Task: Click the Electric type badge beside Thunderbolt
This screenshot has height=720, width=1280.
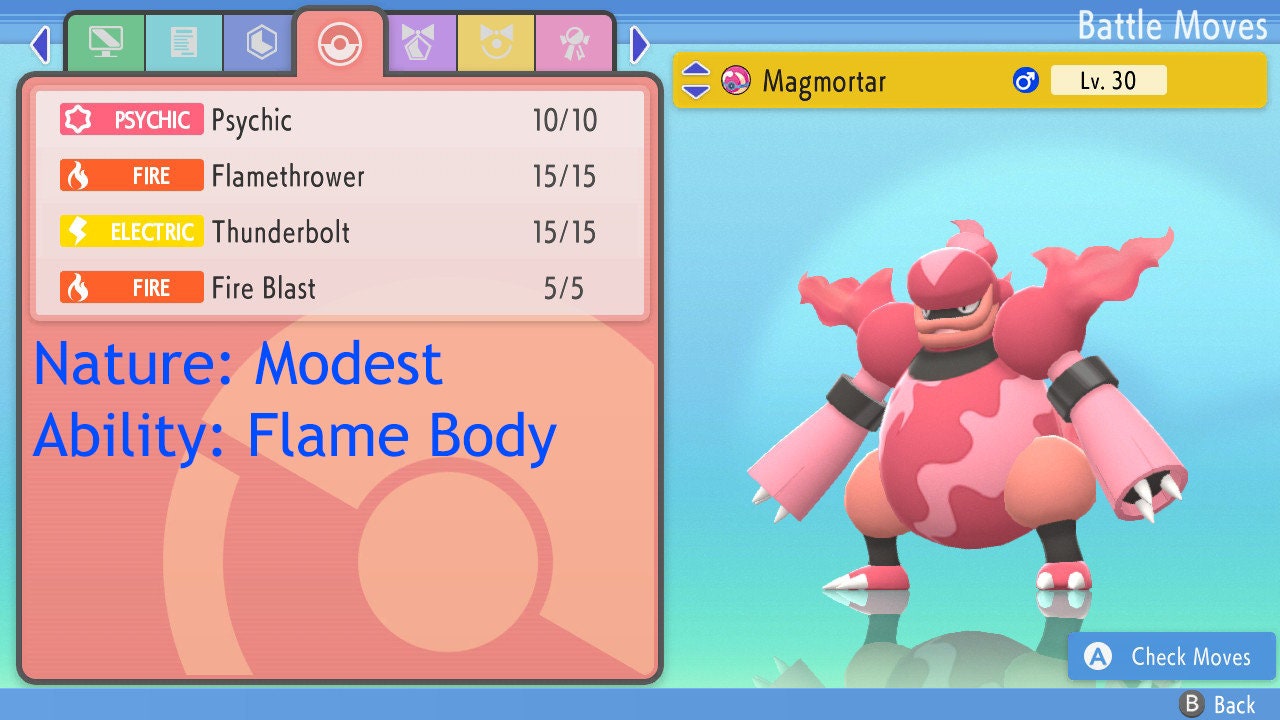Action: click(131, 231)
